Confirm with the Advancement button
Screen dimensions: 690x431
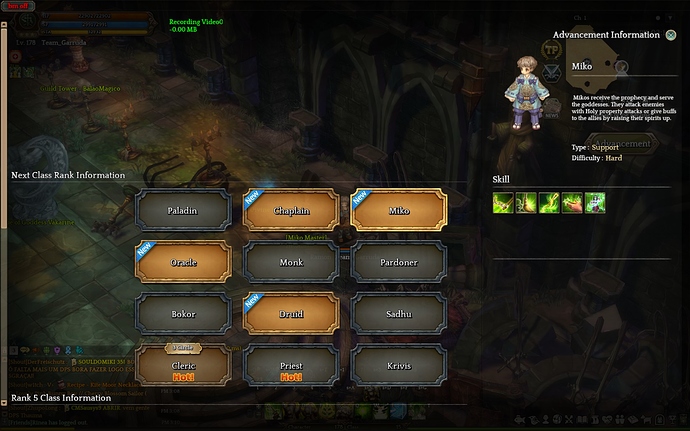(x=621, y=144)
